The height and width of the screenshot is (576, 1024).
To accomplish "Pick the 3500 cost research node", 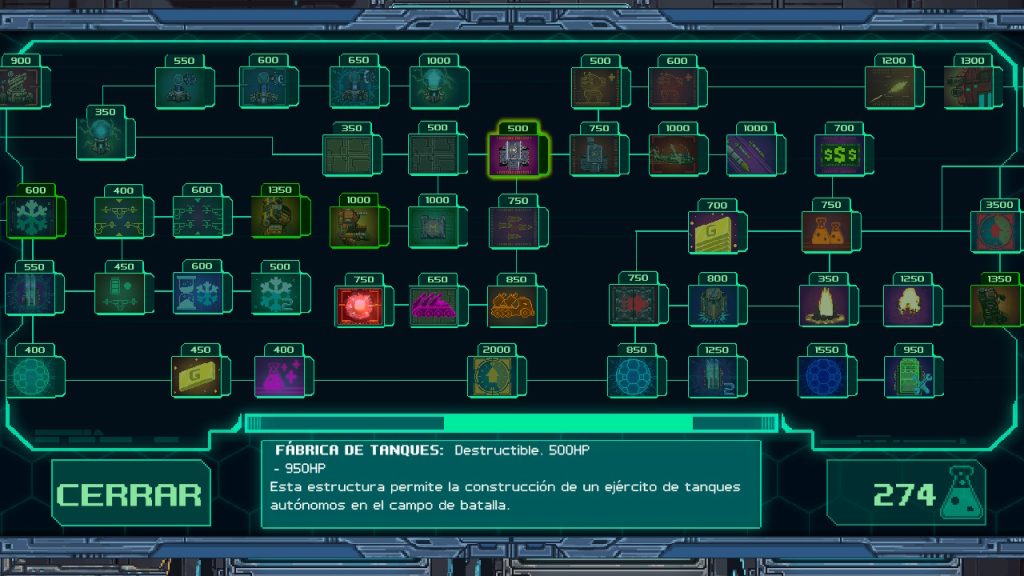I will pyautogui.click(x=996, y=231).
